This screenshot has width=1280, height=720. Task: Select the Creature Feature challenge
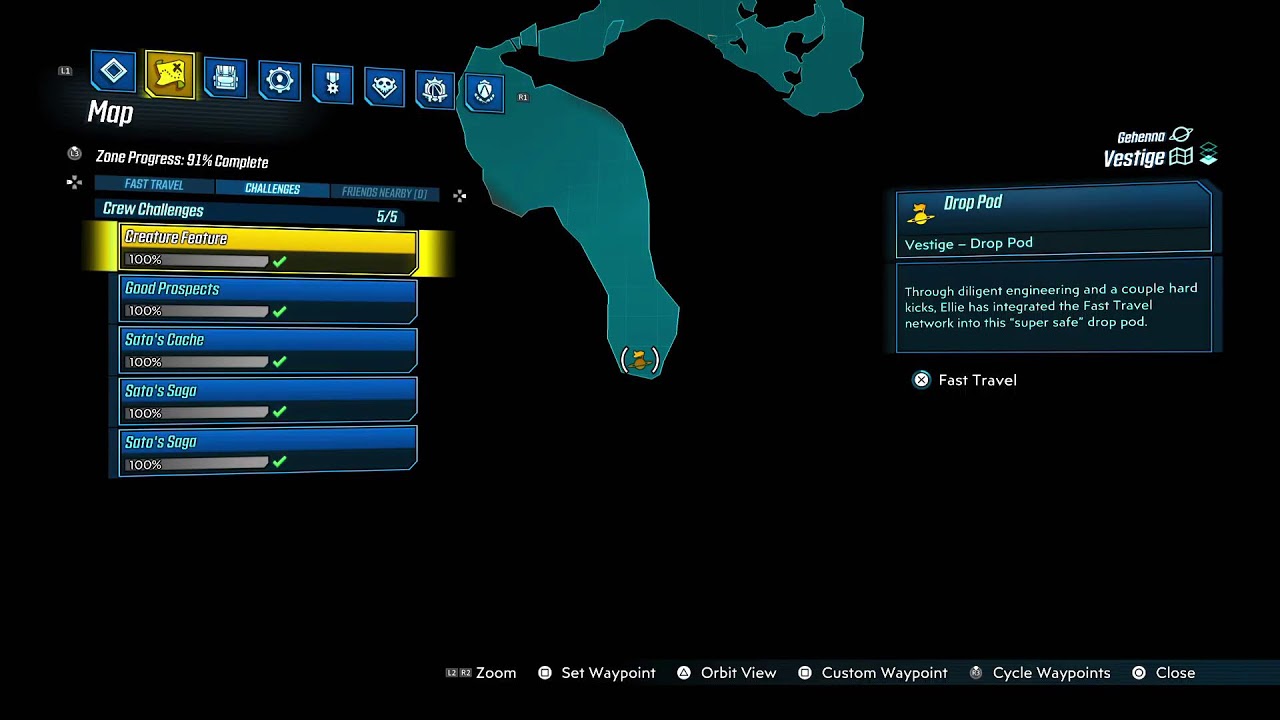(x=268, y=248)
